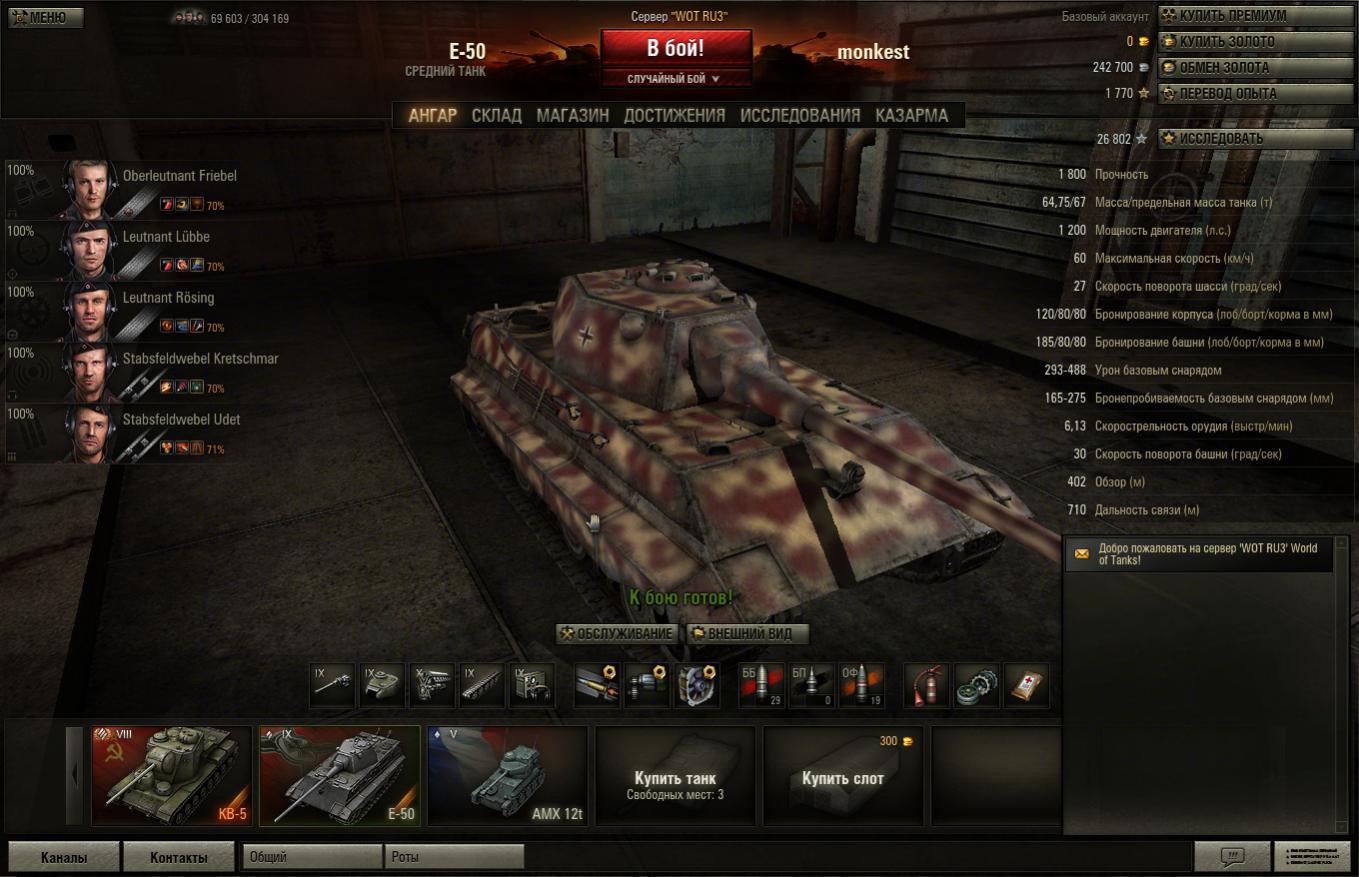Select the КВ-5 tank in the carousel
The width and height of the screenshot is (1359, 877).
coord(171,776)
